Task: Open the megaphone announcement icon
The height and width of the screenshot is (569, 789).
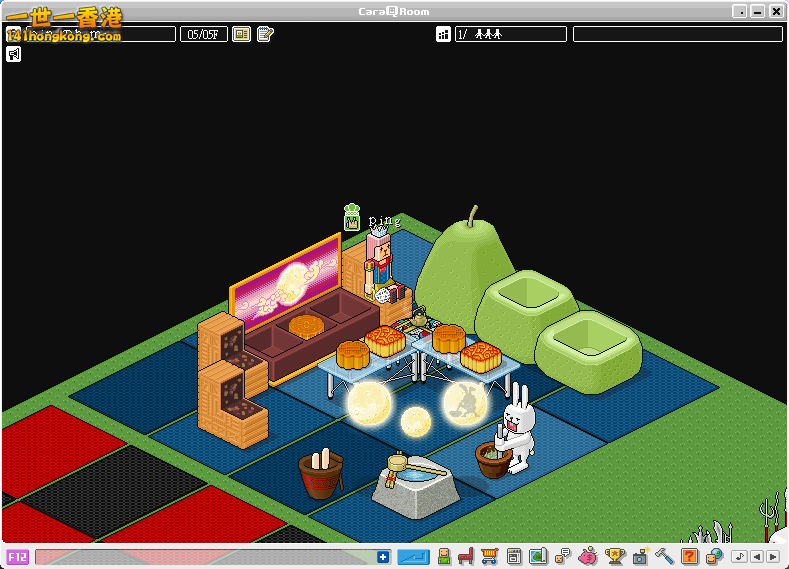Action: [14, 54]
